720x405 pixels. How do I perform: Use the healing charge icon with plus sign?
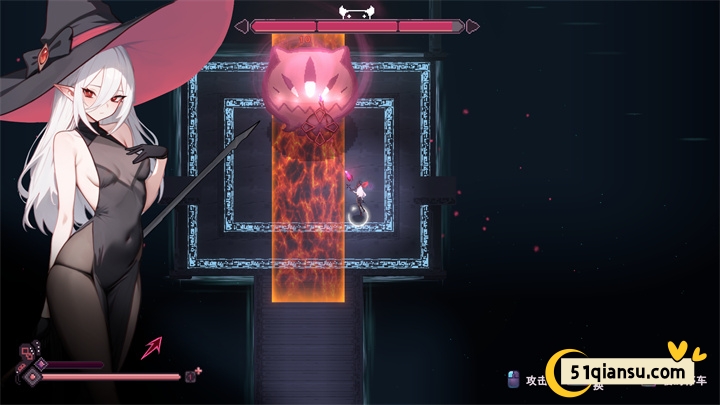point(192,375)
